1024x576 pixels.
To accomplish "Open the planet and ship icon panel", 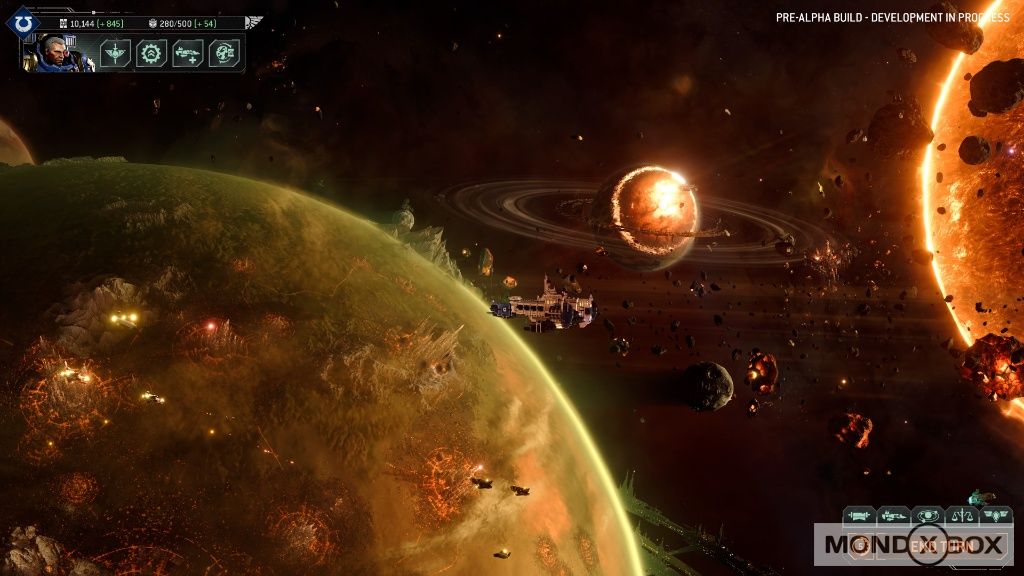I will 224,53.
